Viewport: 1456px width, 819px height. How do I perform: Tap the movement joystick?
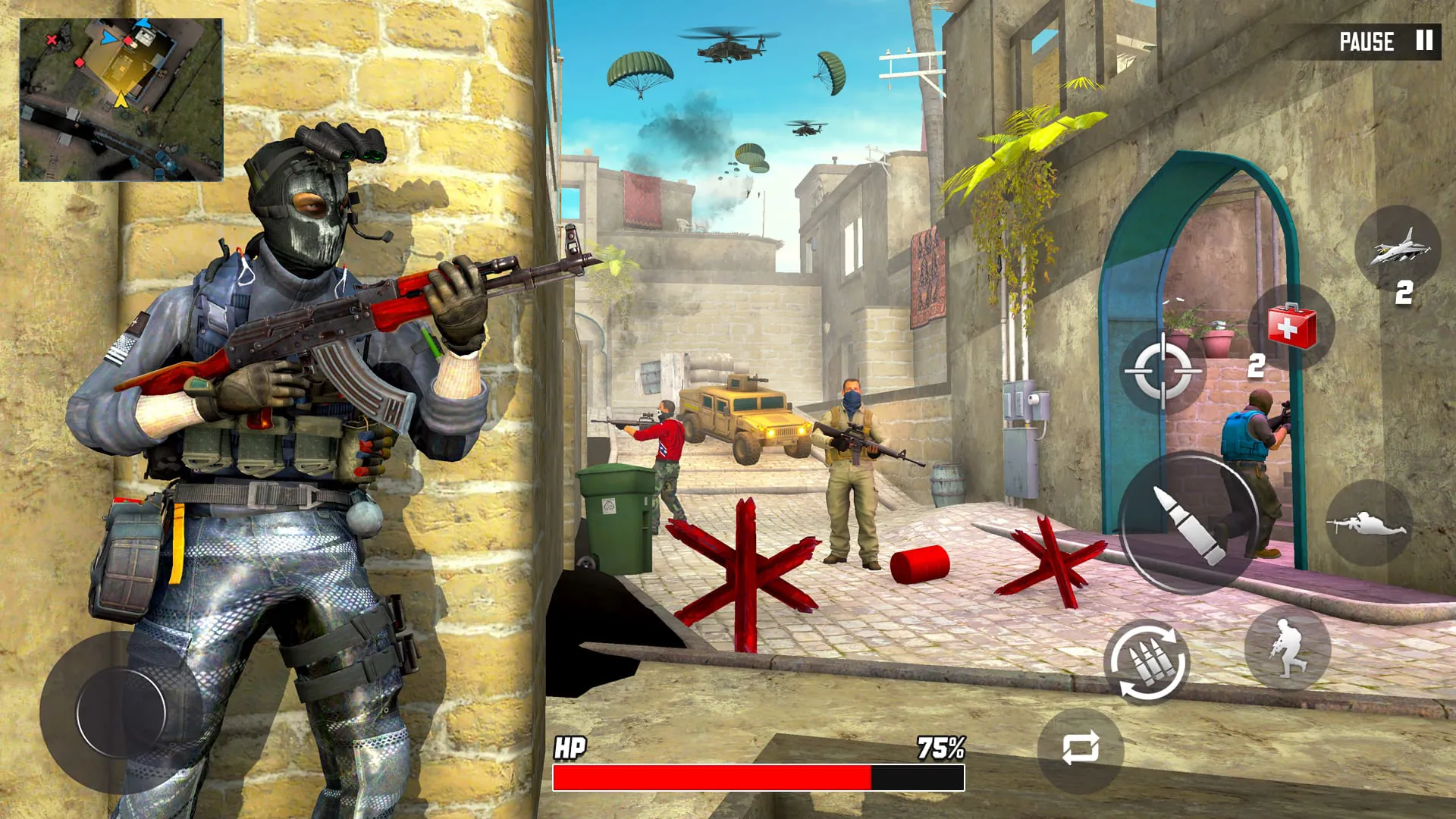121,712
